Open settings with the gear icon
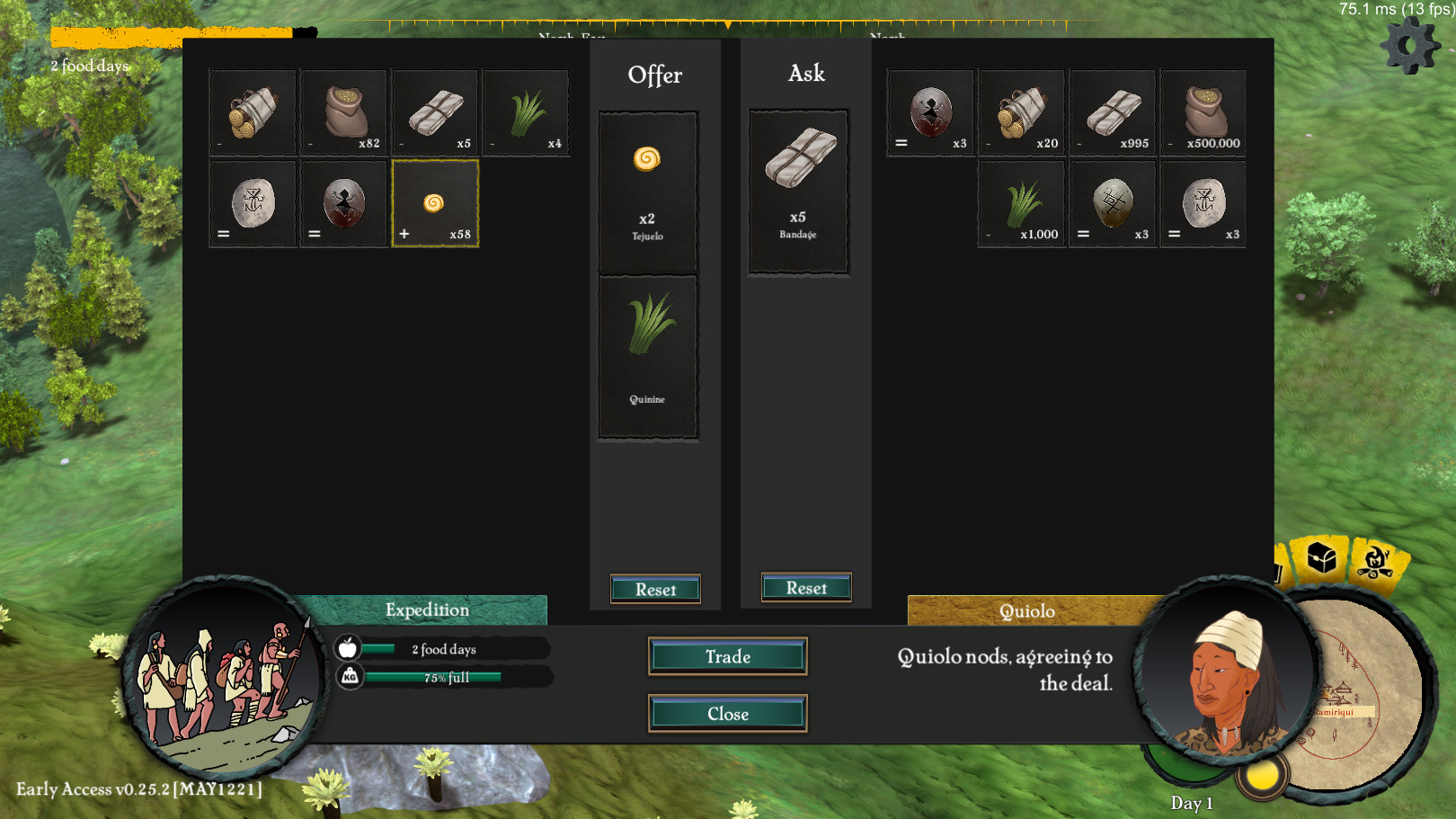 [x=1409, y=45]
